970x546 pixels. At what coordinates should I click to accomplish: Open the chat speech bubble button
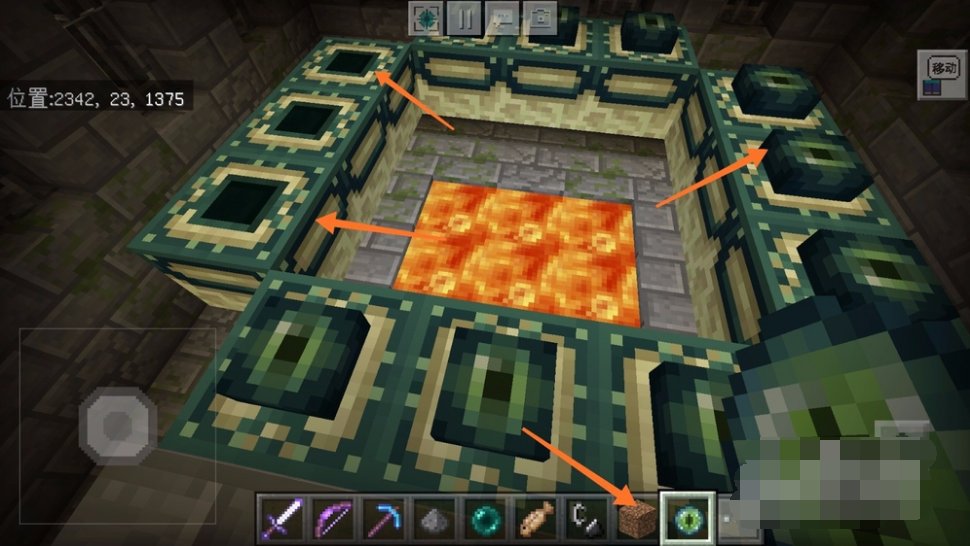point(503,17)
